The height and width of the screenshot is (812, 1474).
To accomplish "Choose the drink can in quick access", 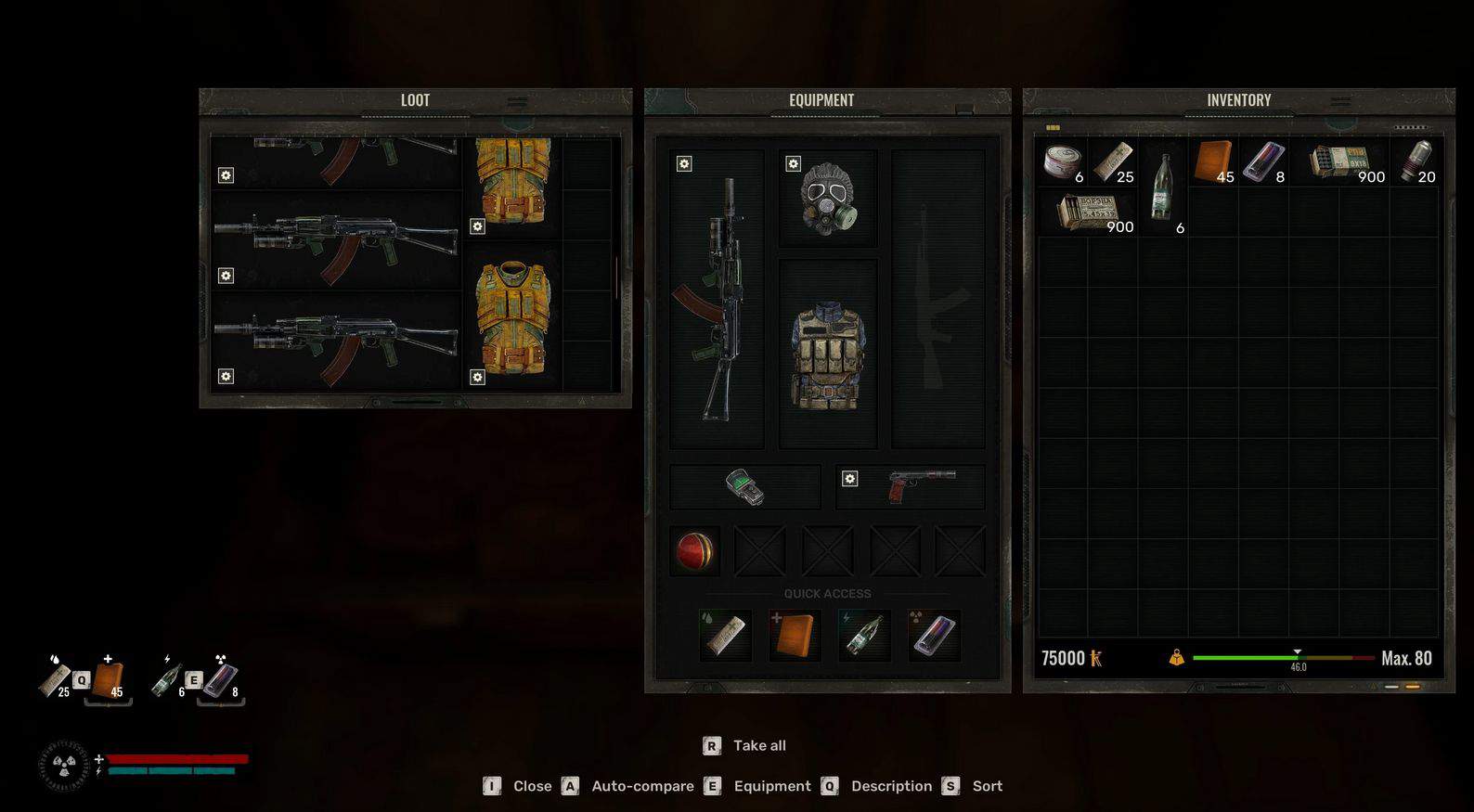I will coord(933,635).
